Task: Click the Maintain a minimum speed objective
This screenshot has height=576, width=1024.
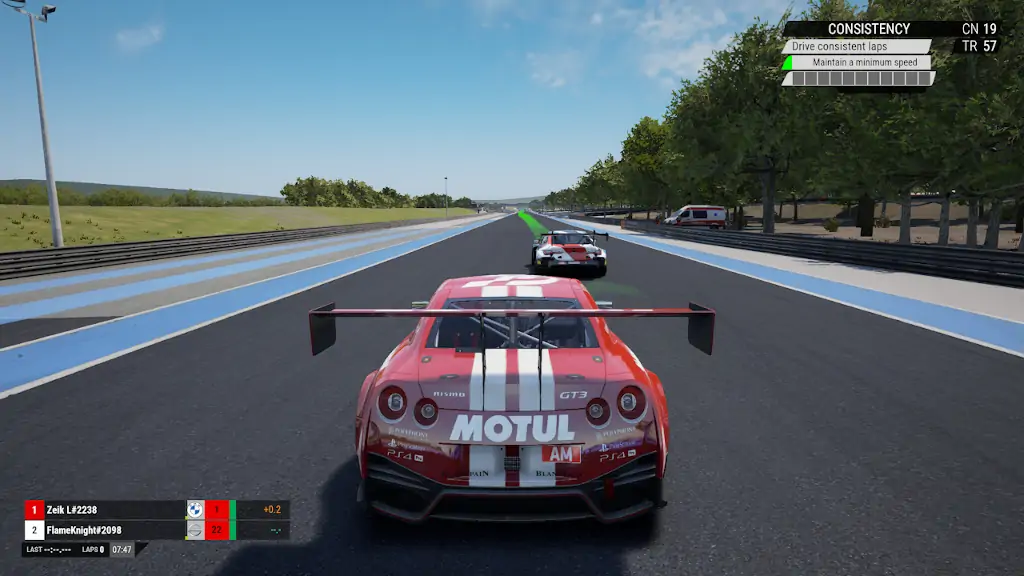Action: [x=864, y=62]
